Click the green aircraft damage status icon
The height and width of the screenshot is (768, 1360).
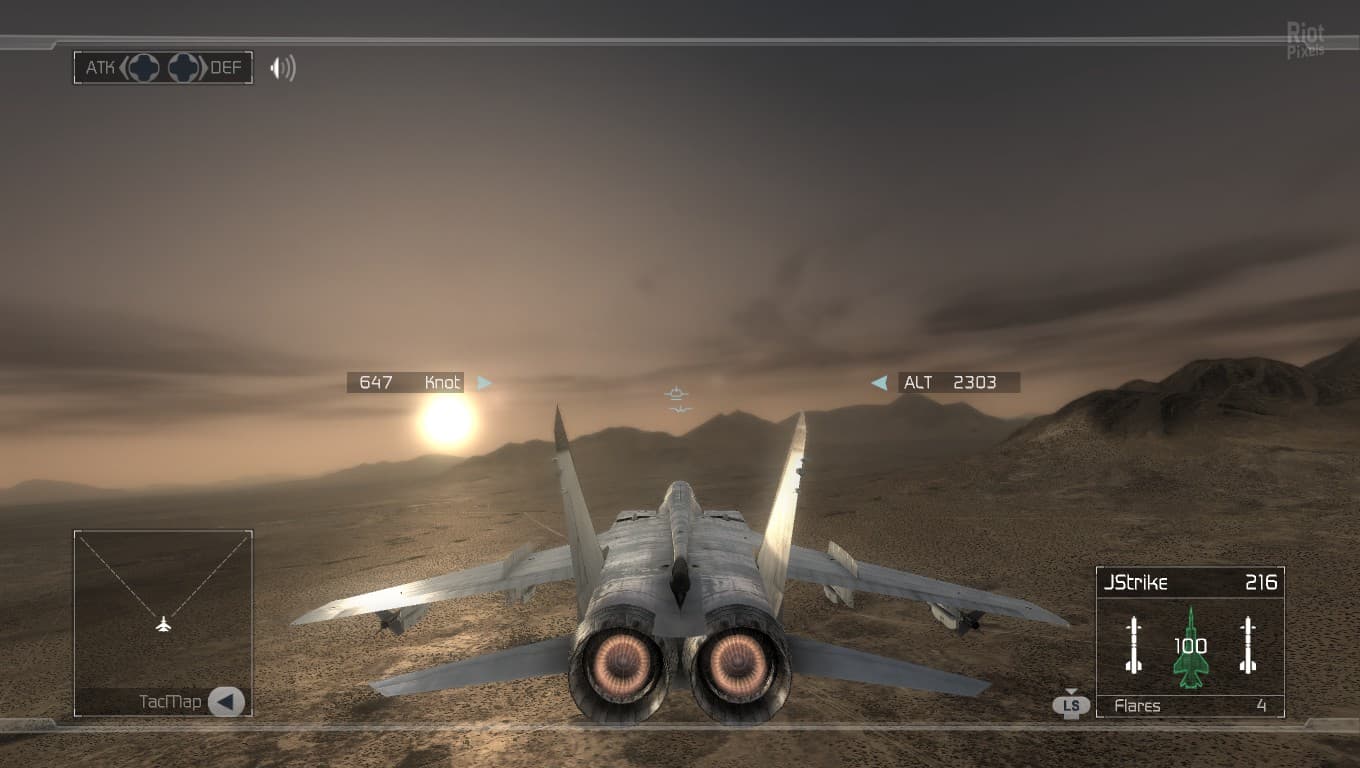point(1190,647)
